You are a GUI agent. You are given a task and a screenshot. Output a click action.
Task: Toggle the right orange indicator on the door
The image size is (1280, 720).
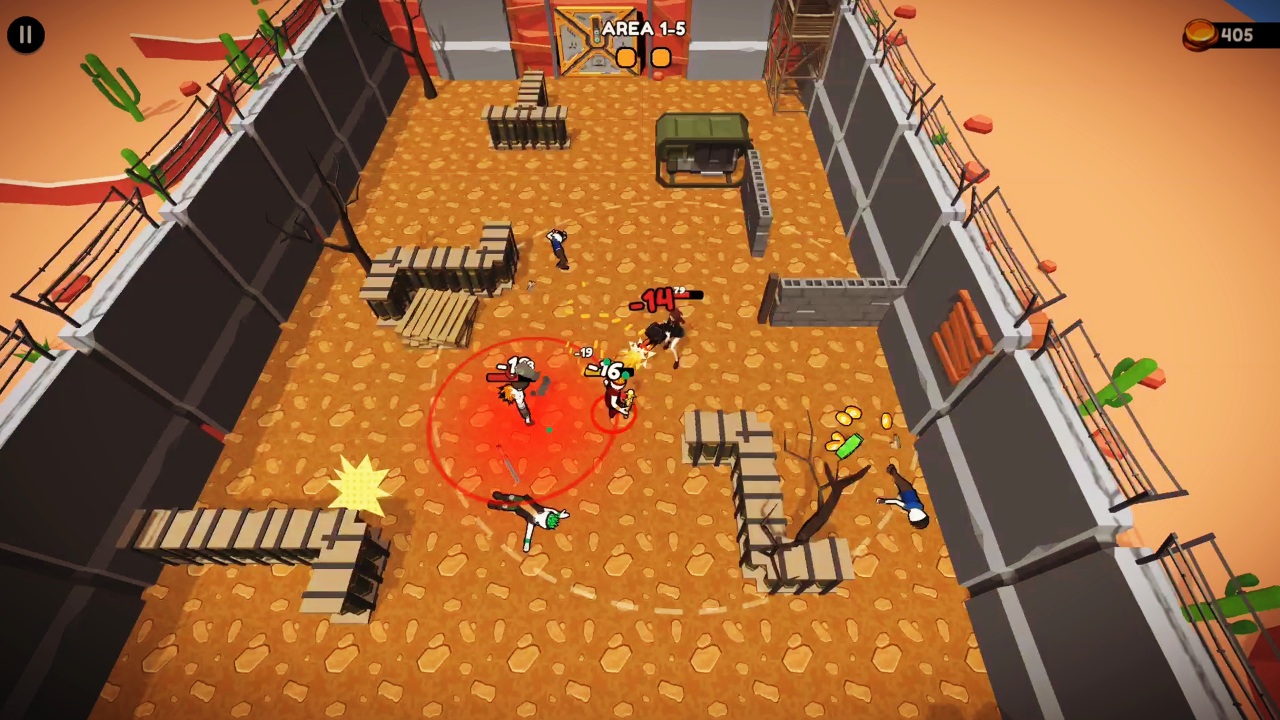tap(660, 58)
